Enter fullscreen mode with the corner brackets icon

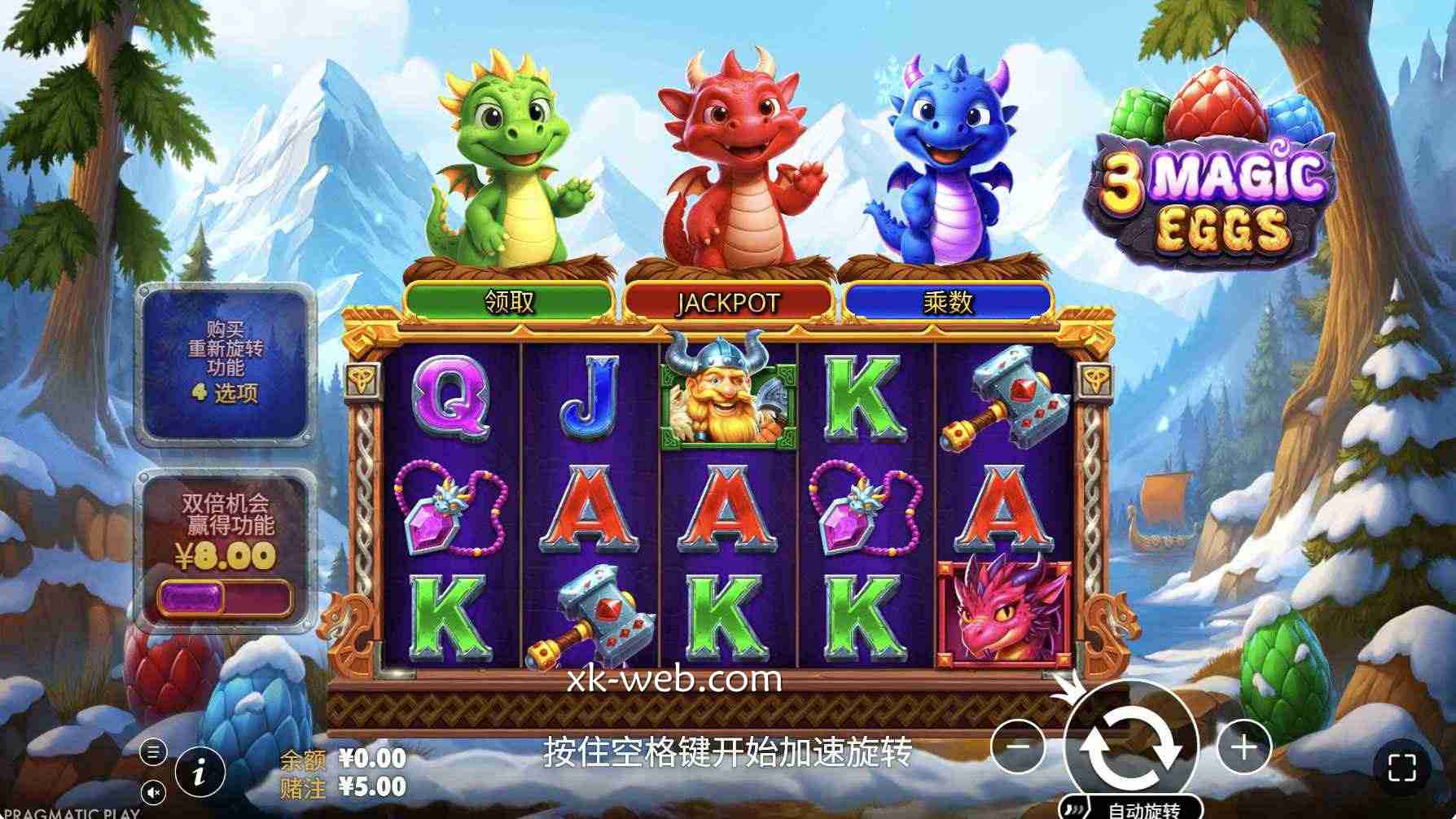[x=1401, y=768]
